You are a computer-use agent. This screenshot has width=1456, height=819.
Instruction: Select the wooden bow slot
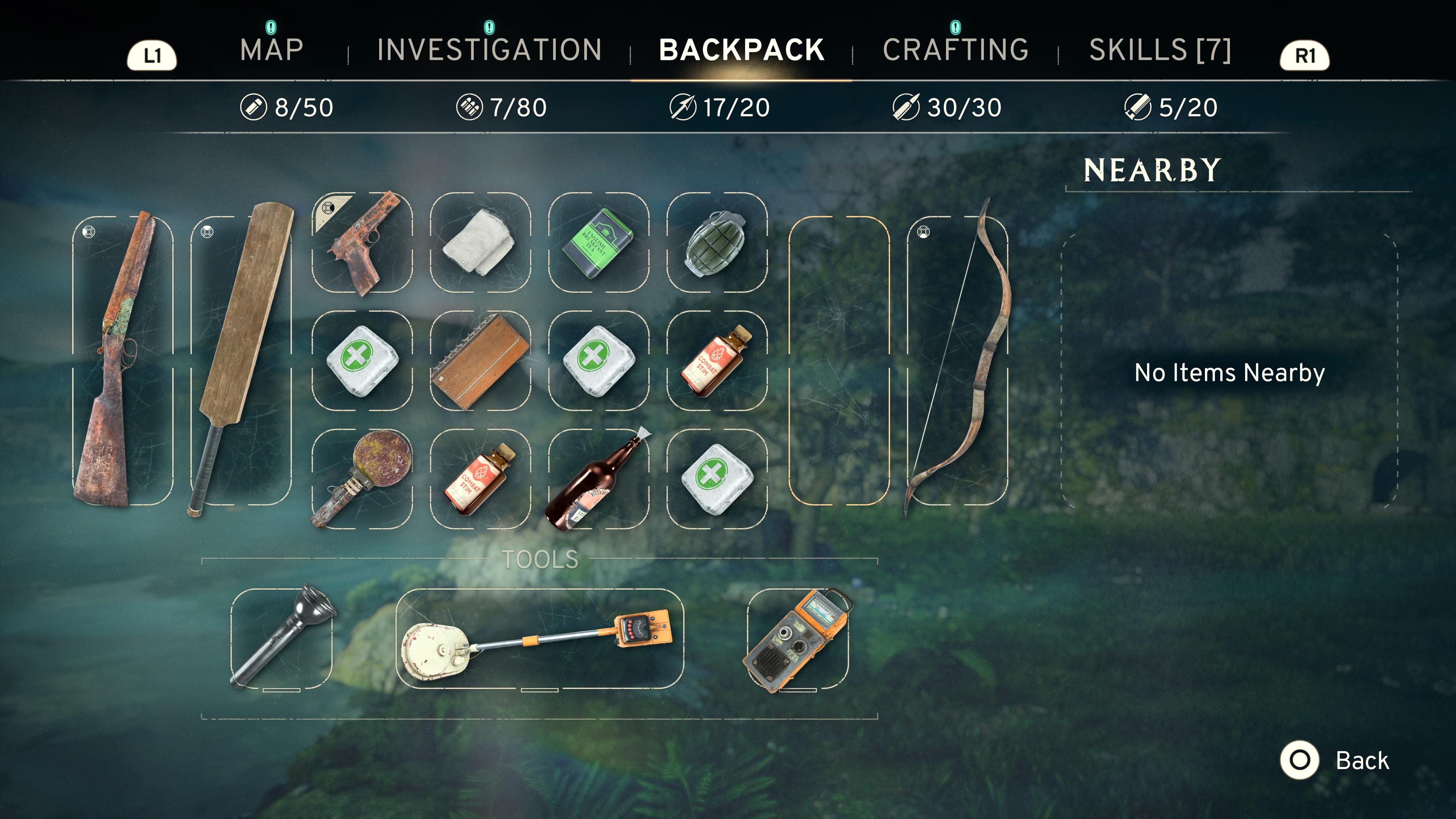[x=957, y=360]
